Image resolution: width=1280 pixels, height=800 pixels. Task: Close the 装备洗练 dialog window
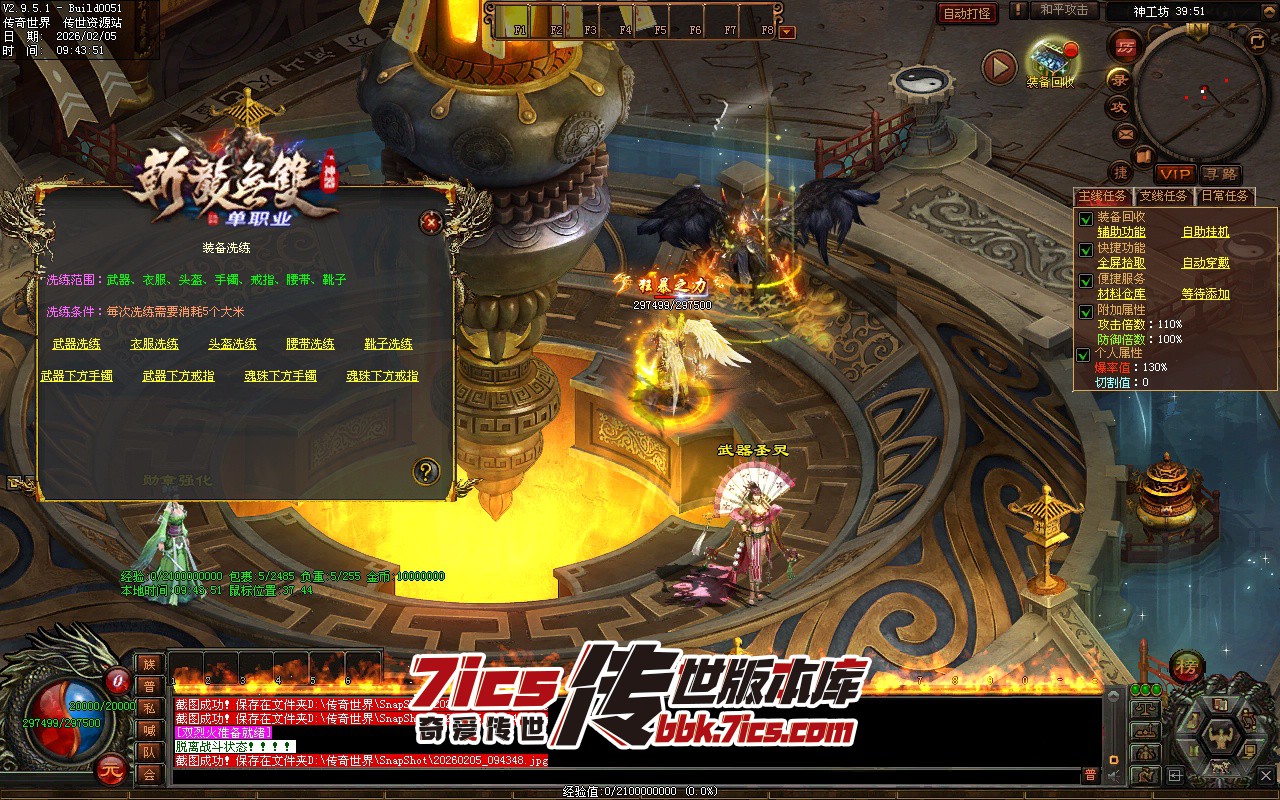pyautogui.click(x=431, y=222)
